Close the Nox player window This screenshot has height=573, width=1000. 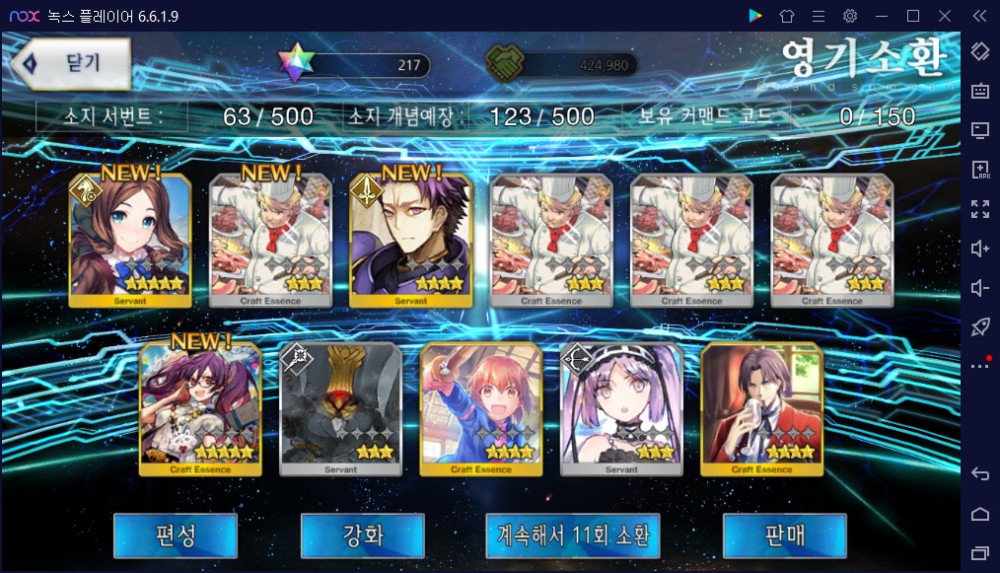(x=944, y=16)
